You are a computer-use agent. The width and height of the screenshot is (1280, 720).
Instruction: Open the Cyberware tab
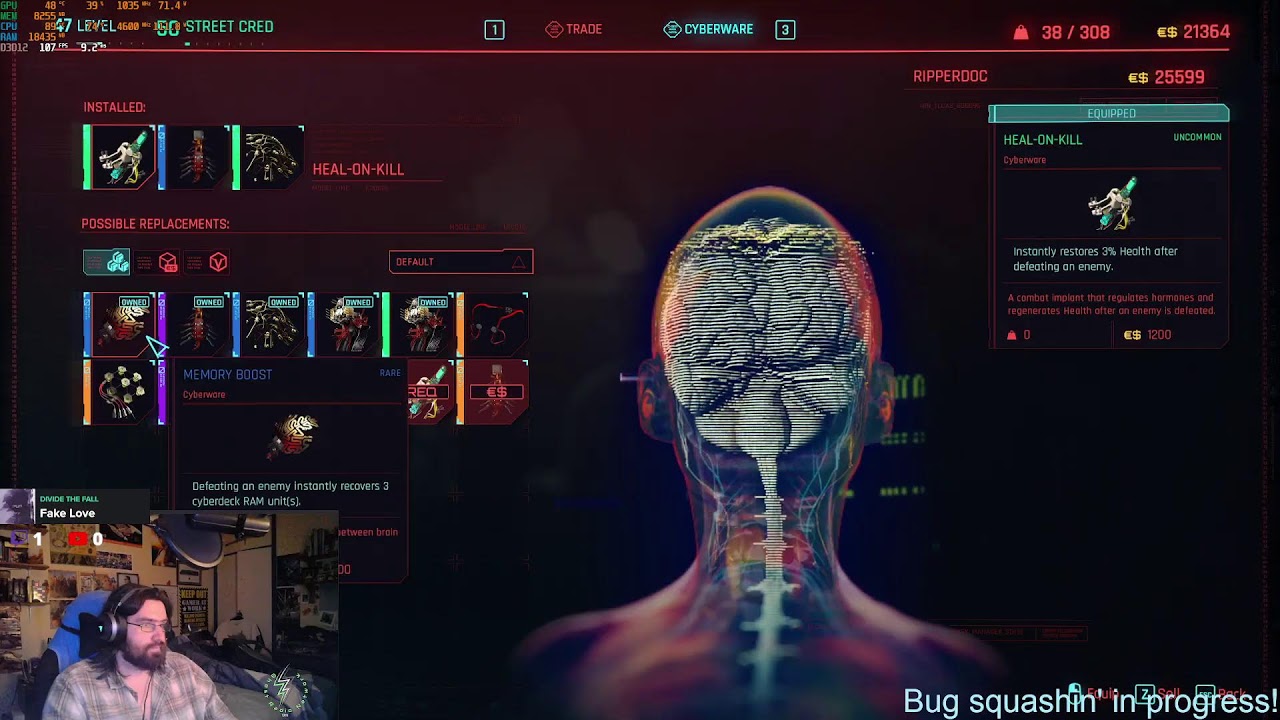pos(709,29)
